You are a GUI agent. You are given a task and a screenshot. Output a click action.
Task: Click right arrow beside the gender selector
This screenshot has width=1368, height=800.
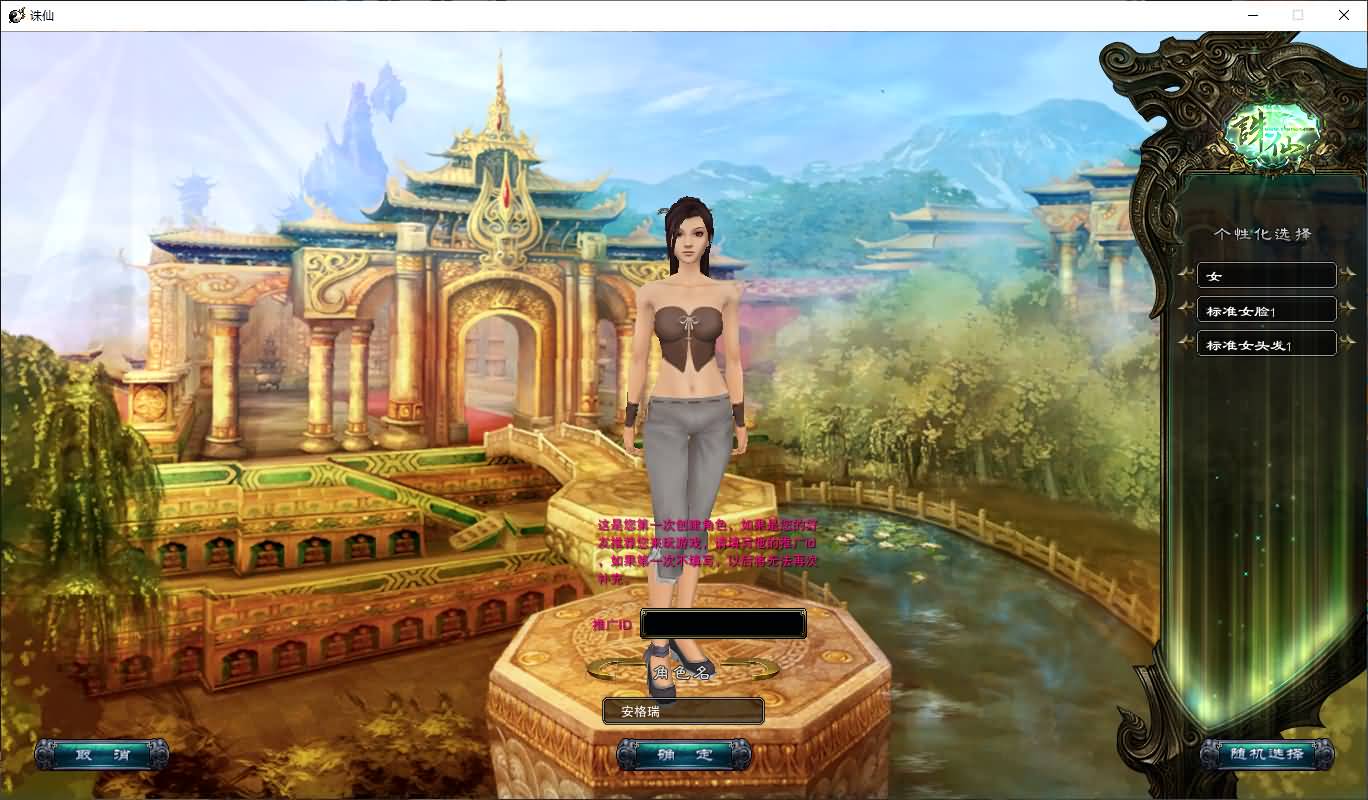pos(1346,275)
